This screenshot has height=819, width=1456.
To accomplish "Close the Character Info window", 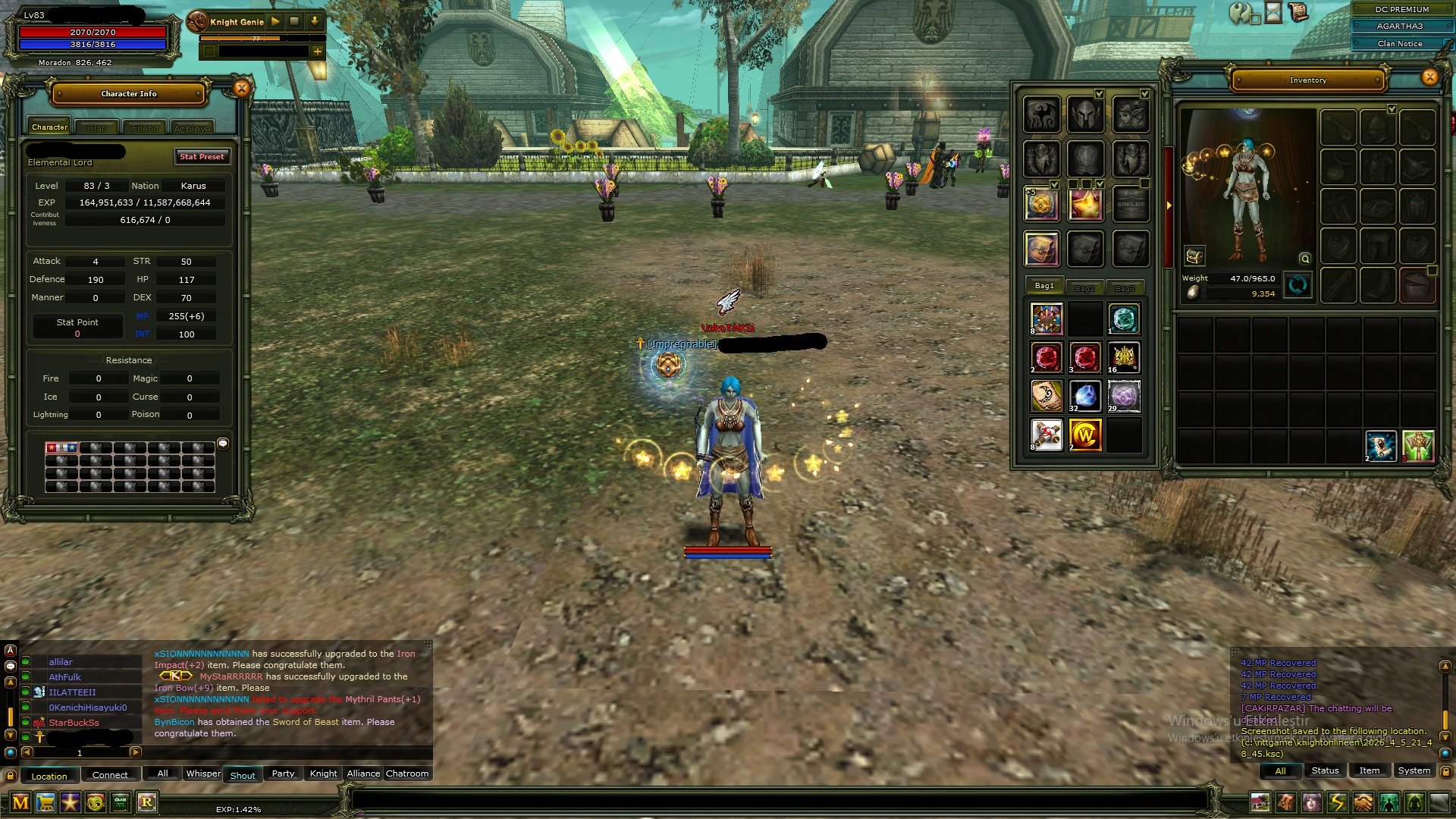I will coord(241,89).
